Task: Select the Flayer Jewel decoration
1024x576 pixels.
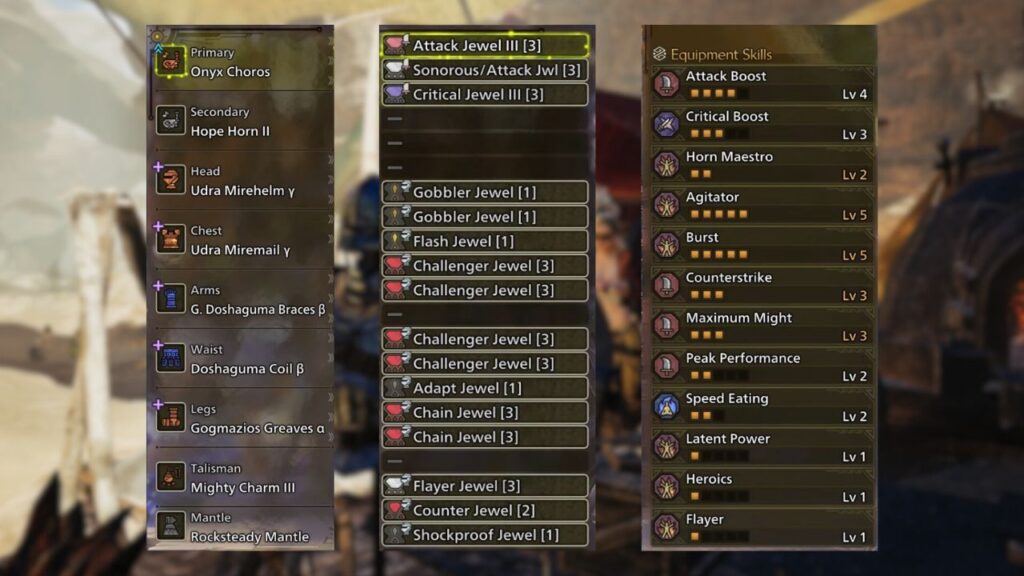Action: pyautogui.click(x=485, y=486)
